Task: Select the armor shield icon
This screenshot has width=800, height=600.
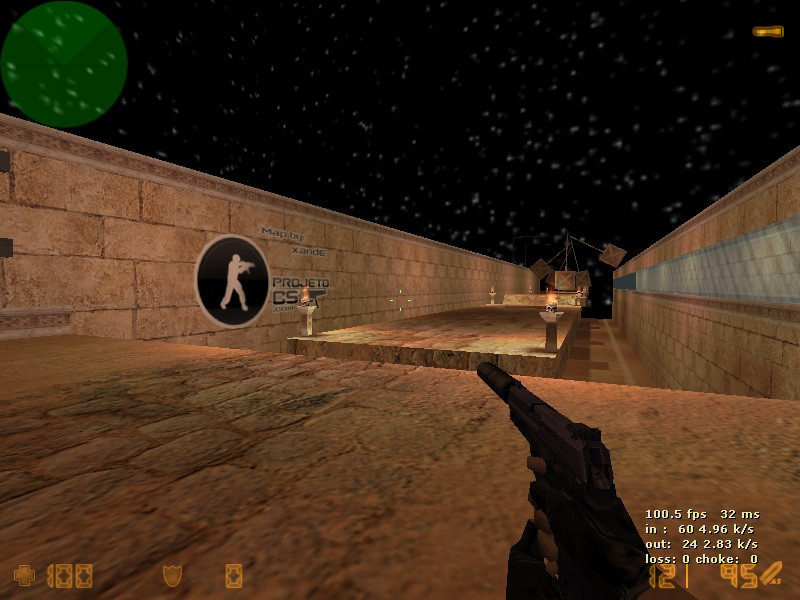Action: click(x=172, y=575)
